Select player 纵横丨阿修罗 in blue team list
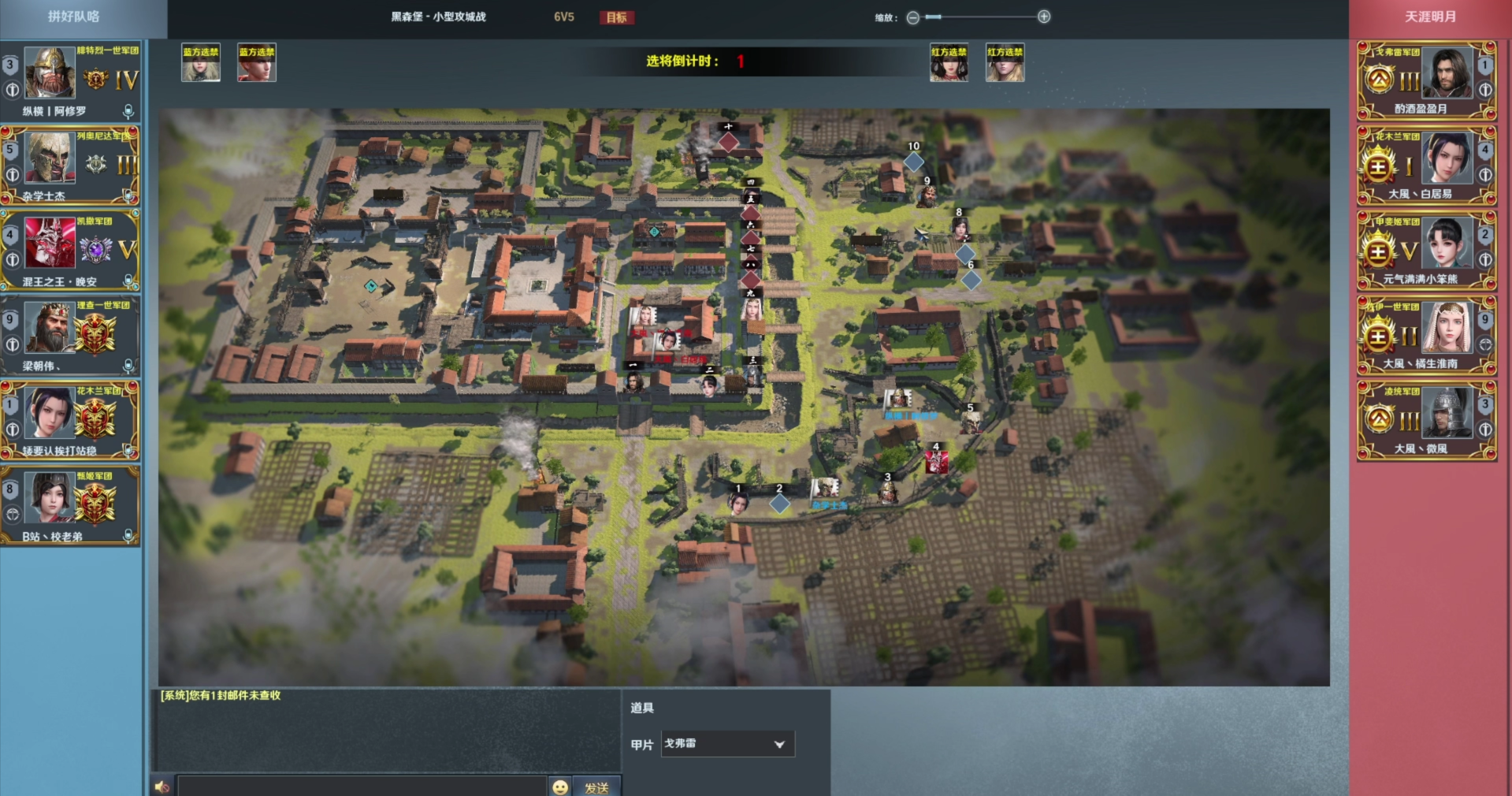Viewport: 1512px width, 796px height. point(71,80)
